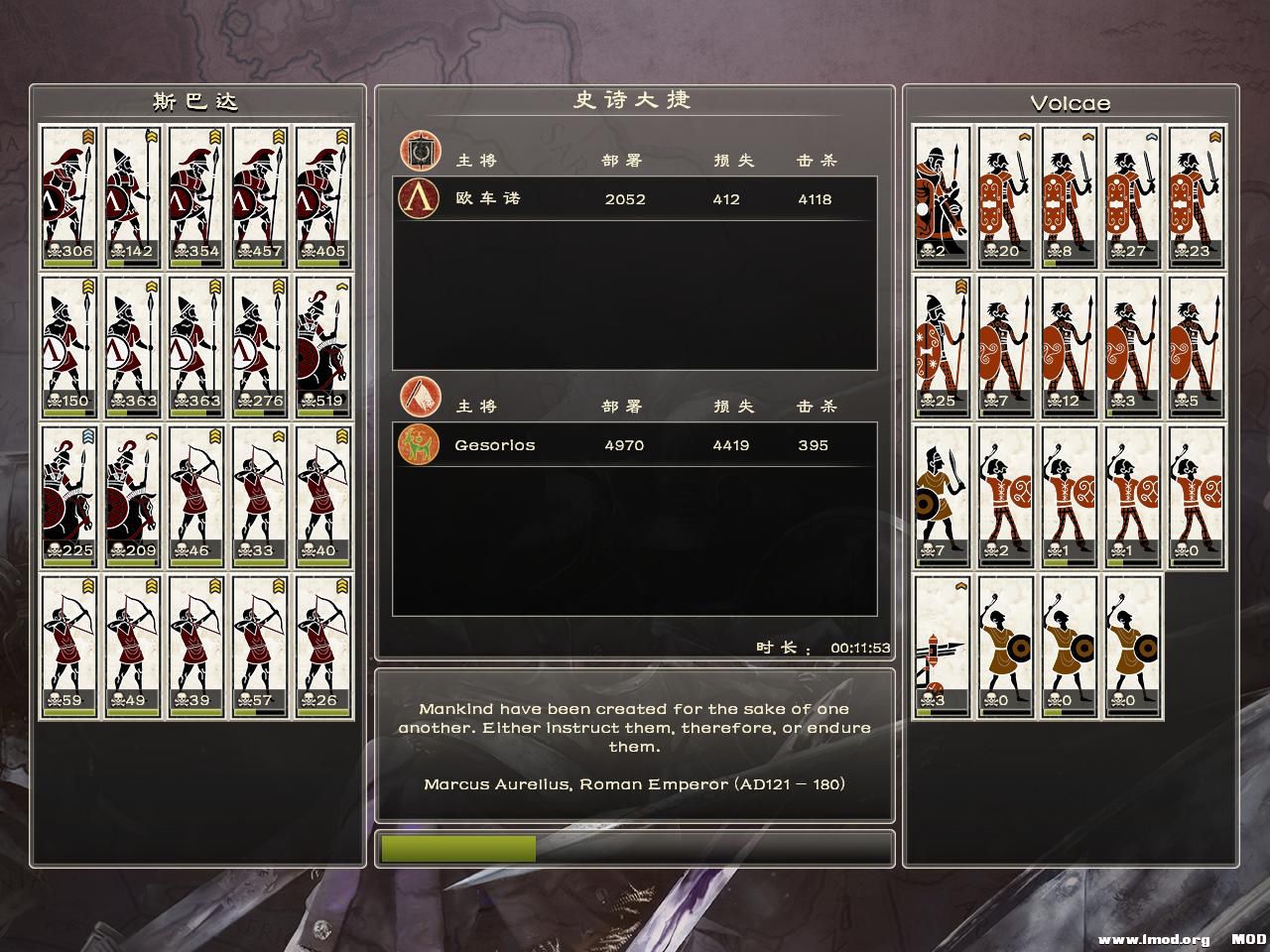Select the Volcae spearman card with 25 kills
This screenshot has height=952, width=1270.
[942, 346]
